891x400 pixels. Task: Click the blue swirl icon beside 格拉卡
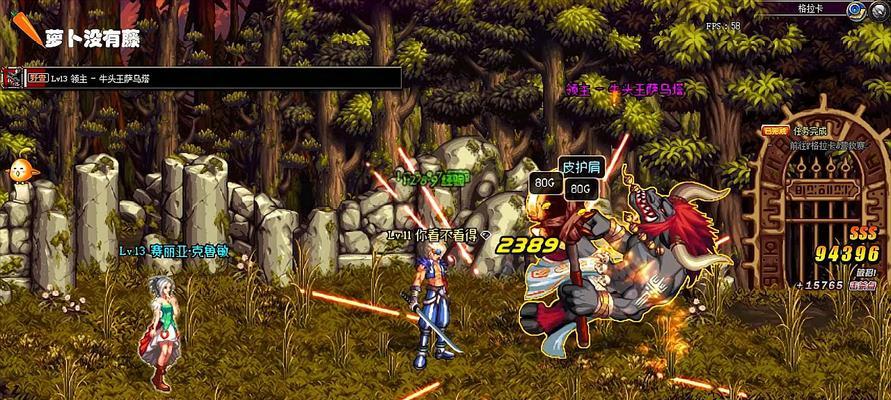[x=855, y=9]
